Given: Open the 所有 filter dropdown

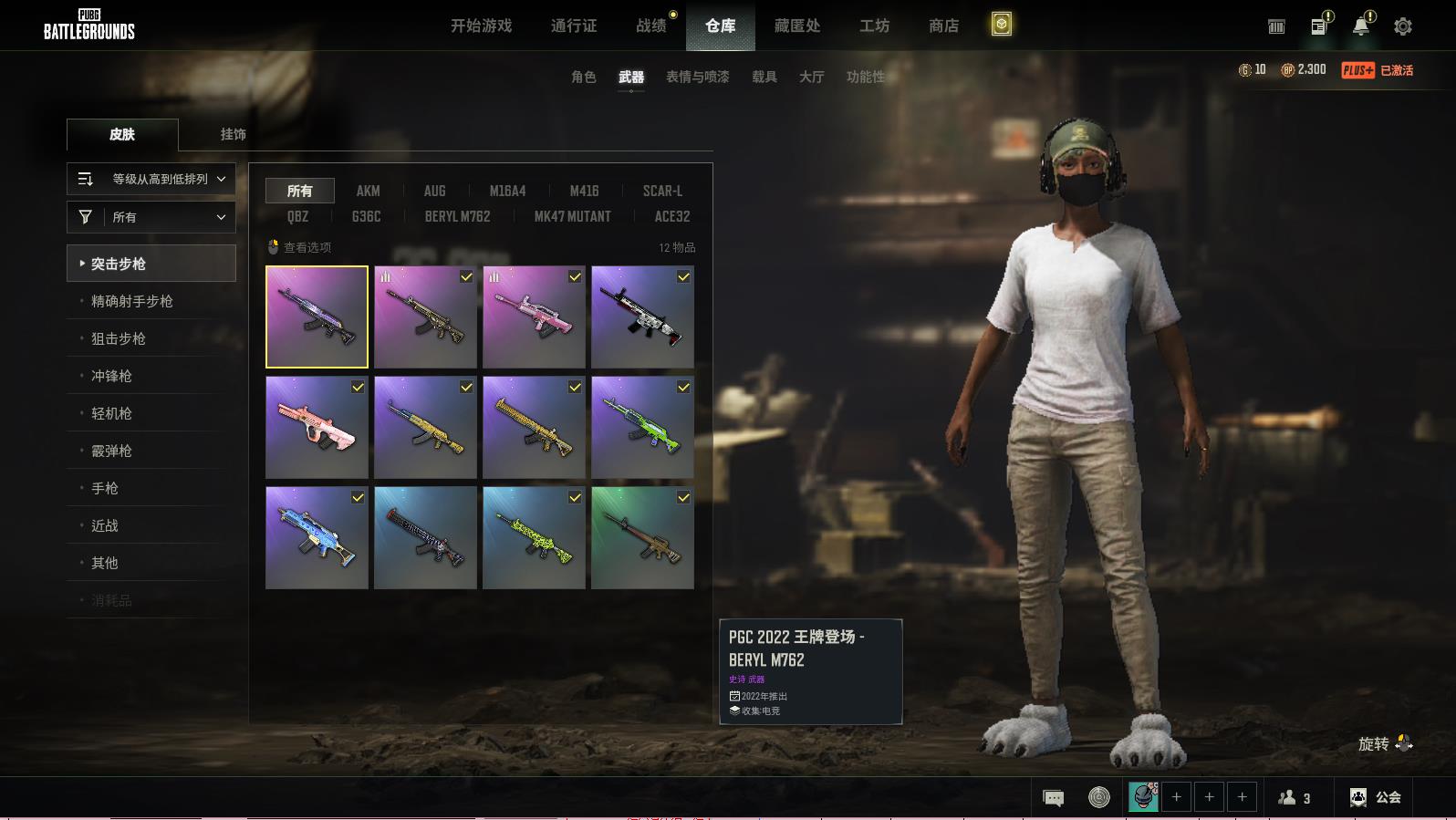Looking at the screenshot, I should coord(151,217).
